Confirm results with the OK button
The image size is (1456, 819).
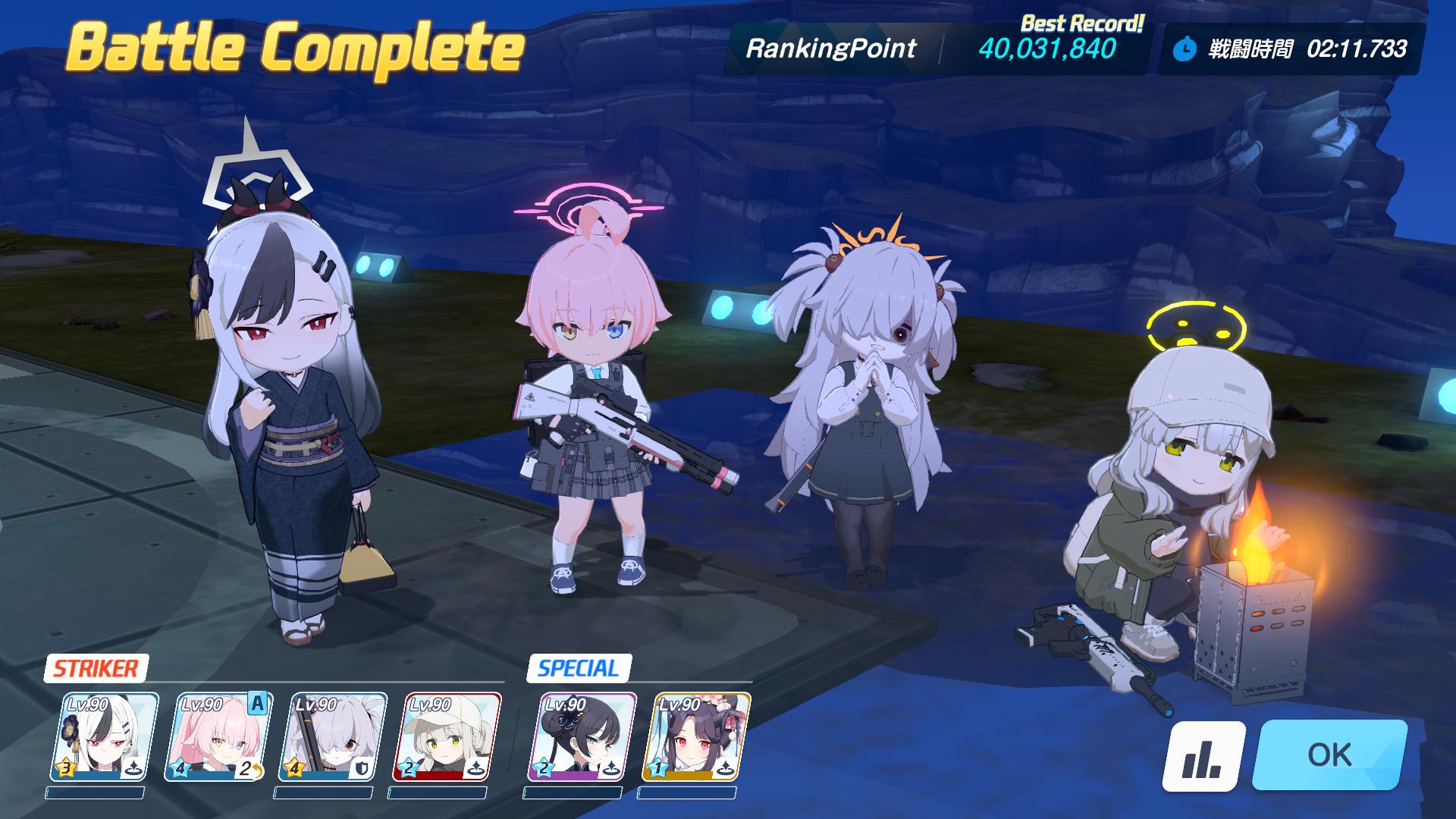click(1329, 755)
